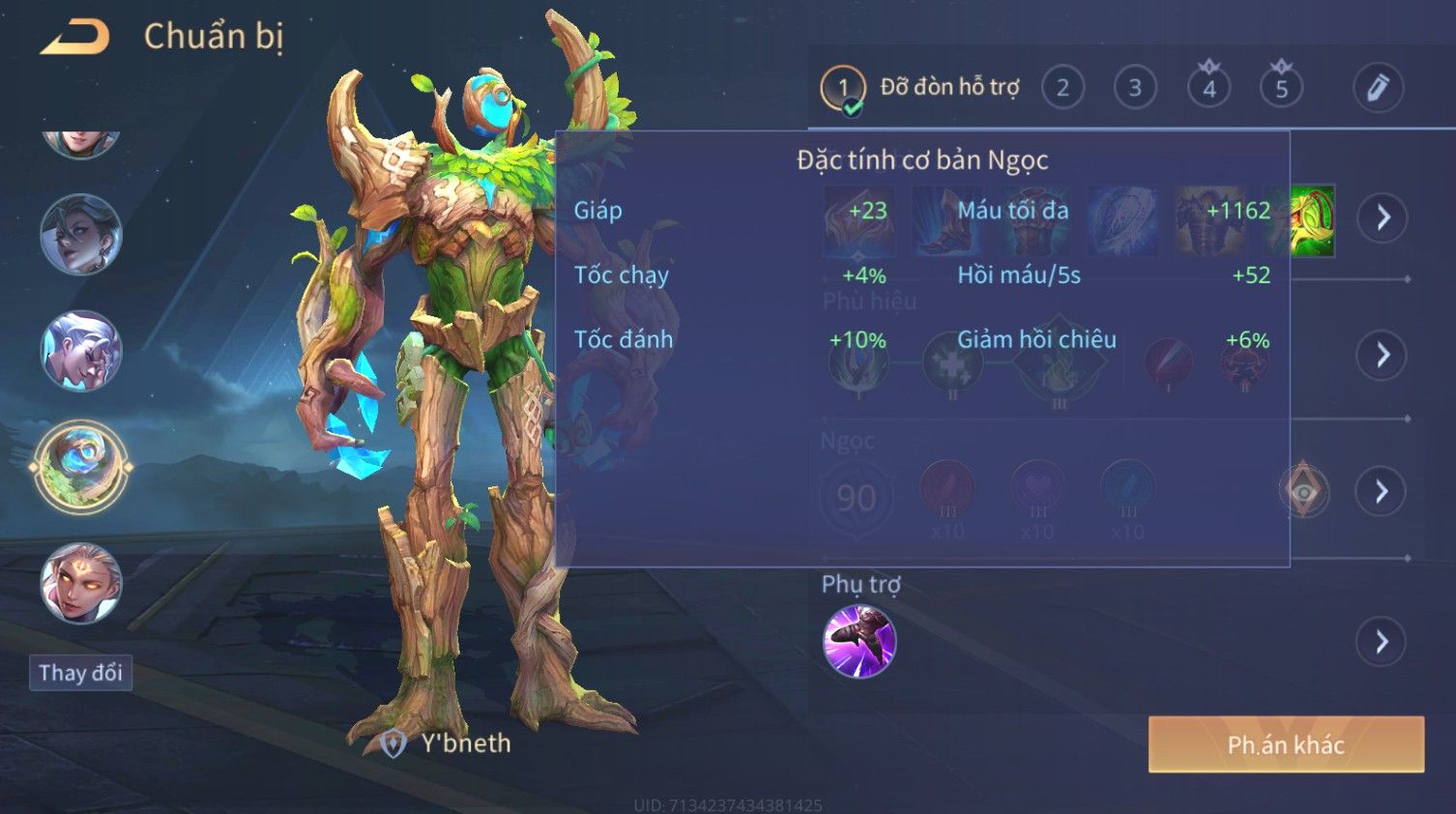Choose the dark-haired woman hero portrait
Image resolution: width=1456 pixels, height=814 pixels.
click(x=81, y=235)
